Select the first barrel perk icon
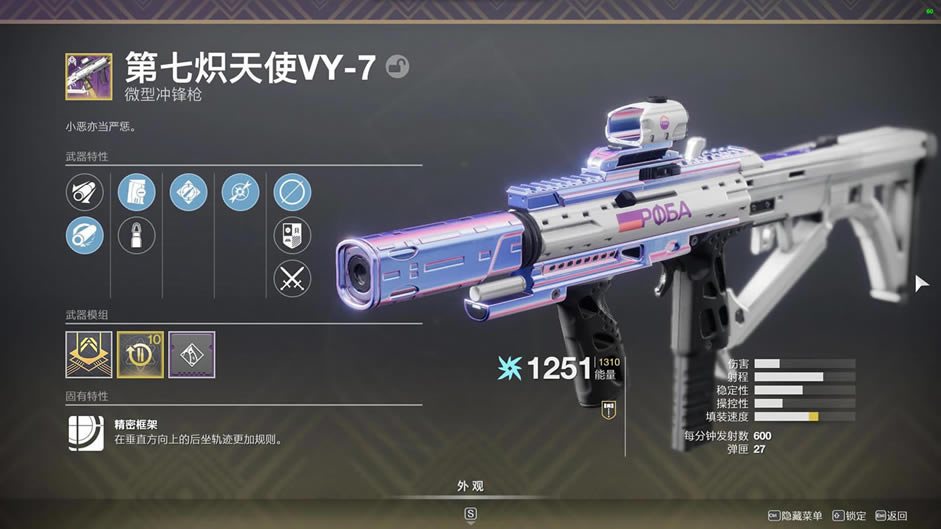The width and height of the screenshot is (941, 529). point(84,192)
